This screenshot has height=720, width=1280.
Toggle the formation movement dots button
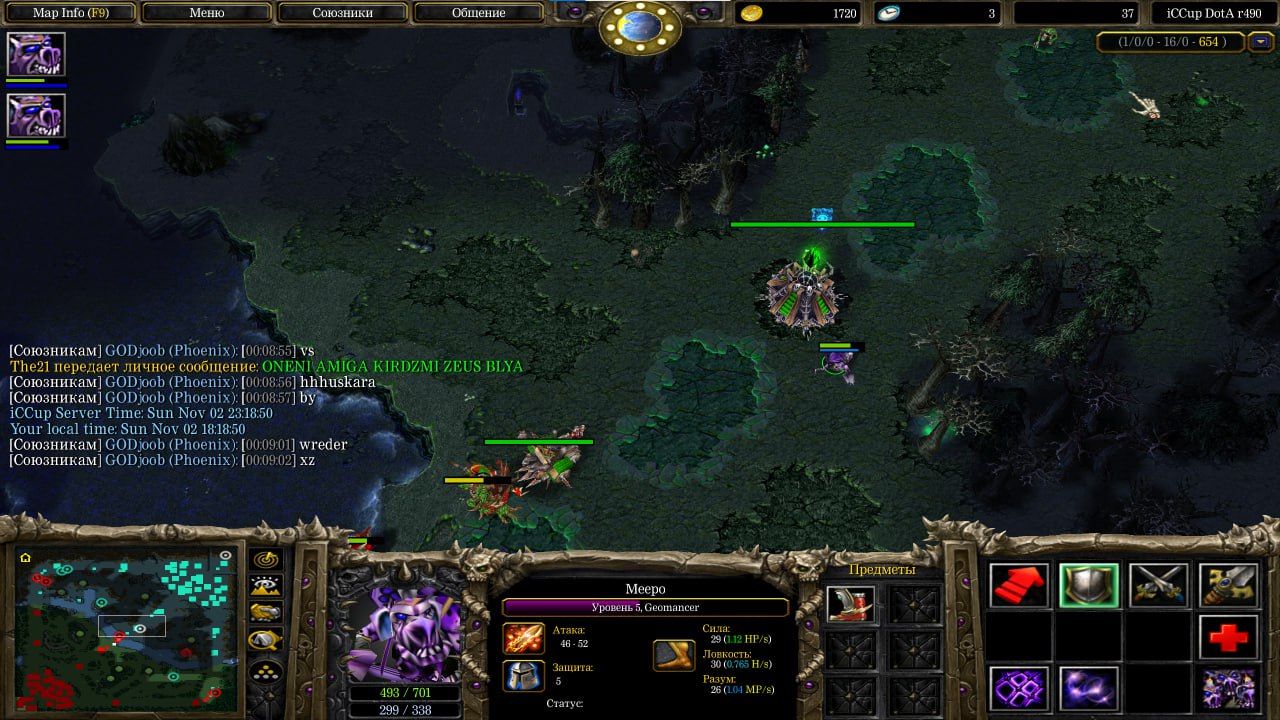pyautogui.click(x=266, y=670)
